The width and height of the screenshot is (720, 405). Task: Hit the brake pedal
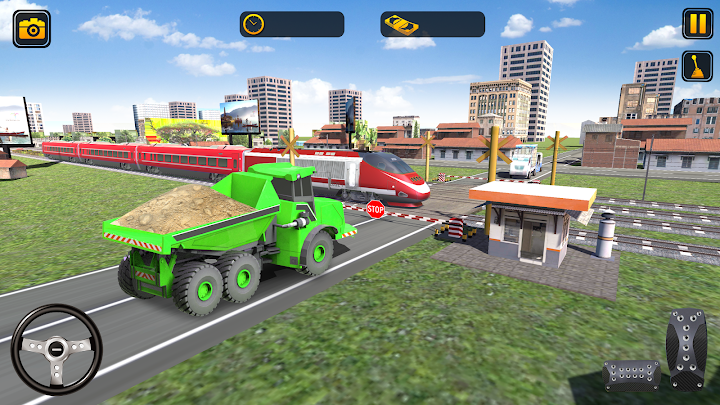coord(631,375)
